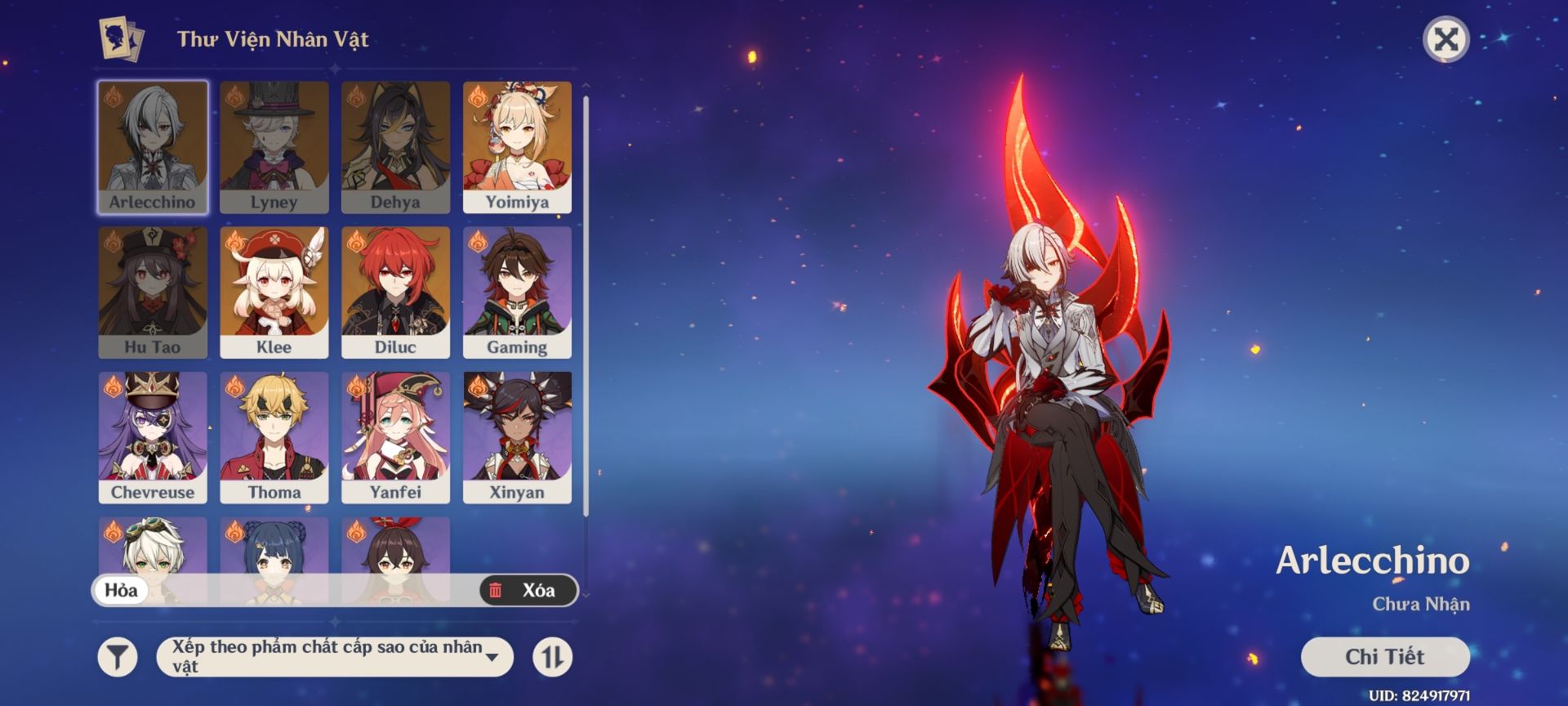This screenshot has height=706, width=1568.
Task: Pick the Dehya character card
Action: click(396, 147)
